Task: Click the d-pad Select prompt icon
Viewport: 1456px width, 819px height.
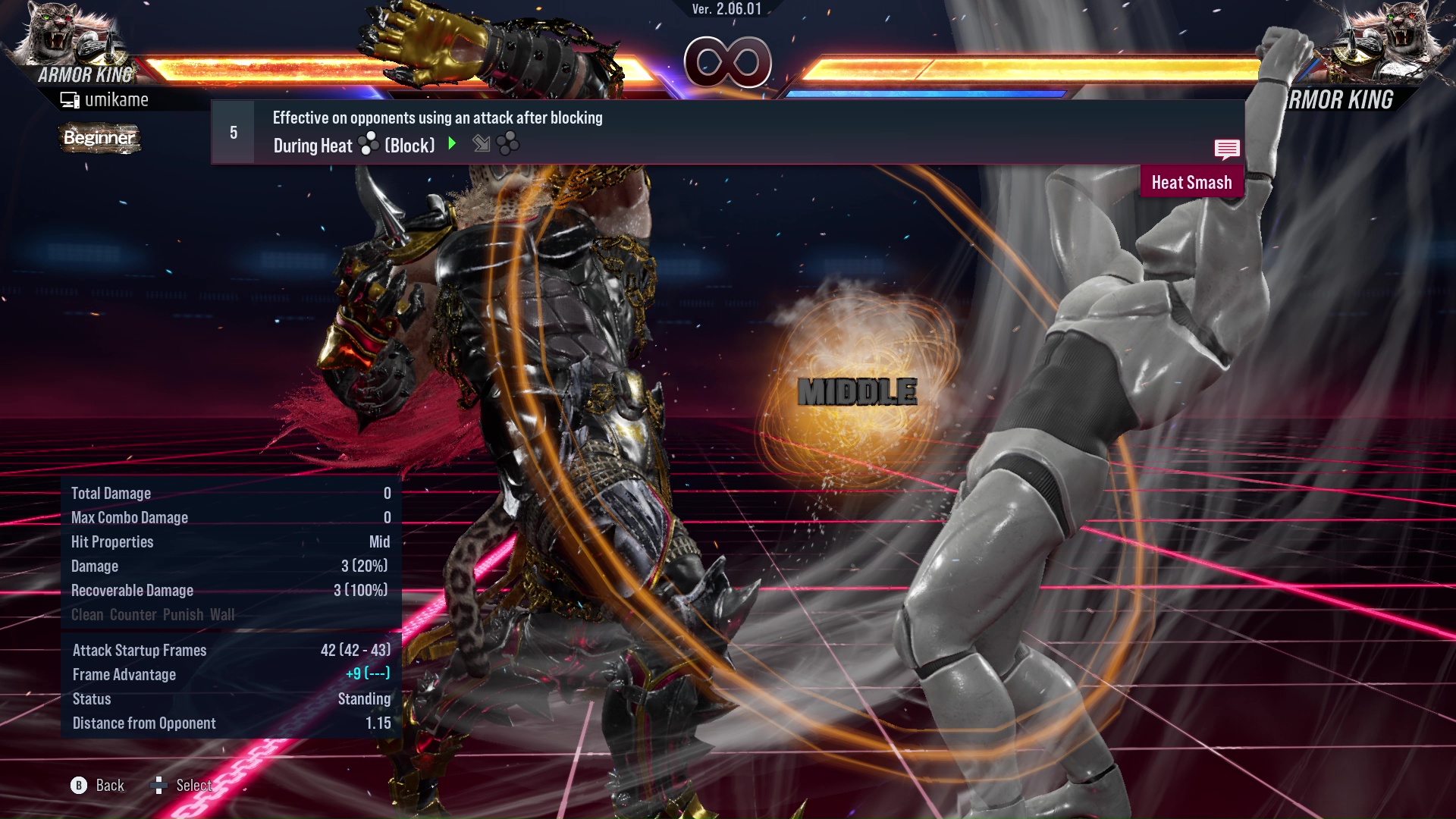Action: pos(160,786)
